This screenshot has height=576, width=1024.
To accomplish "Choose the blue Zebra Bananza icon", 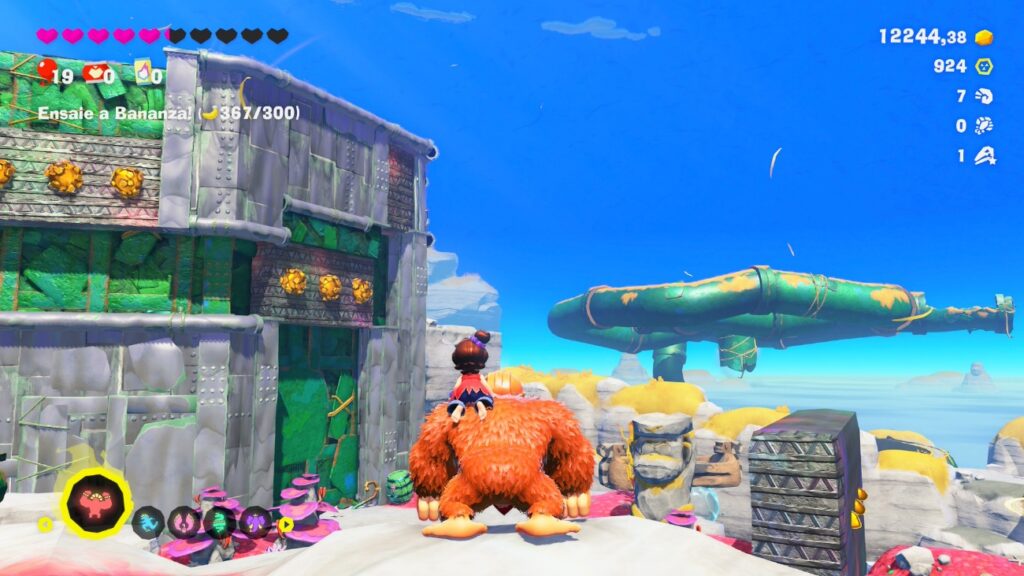I will click(x=148, y=521).
